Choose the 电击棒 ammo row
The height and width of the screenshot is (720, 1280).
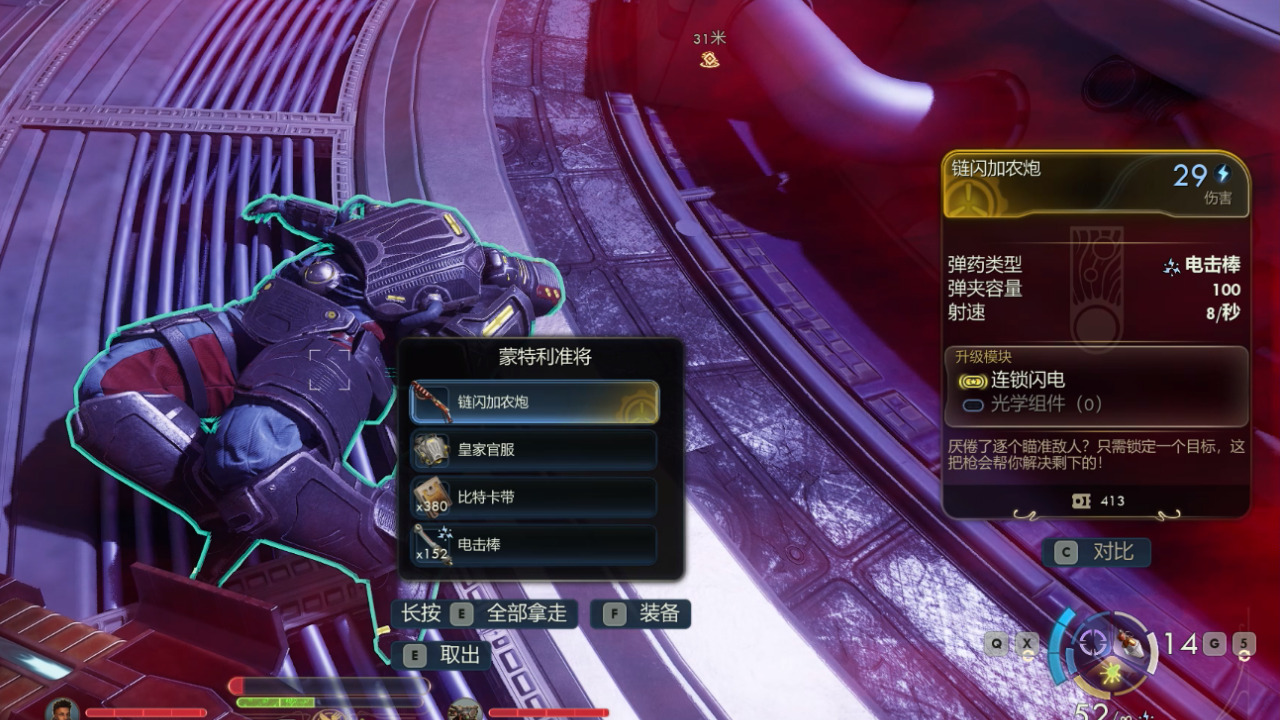[x=534, y=545]
